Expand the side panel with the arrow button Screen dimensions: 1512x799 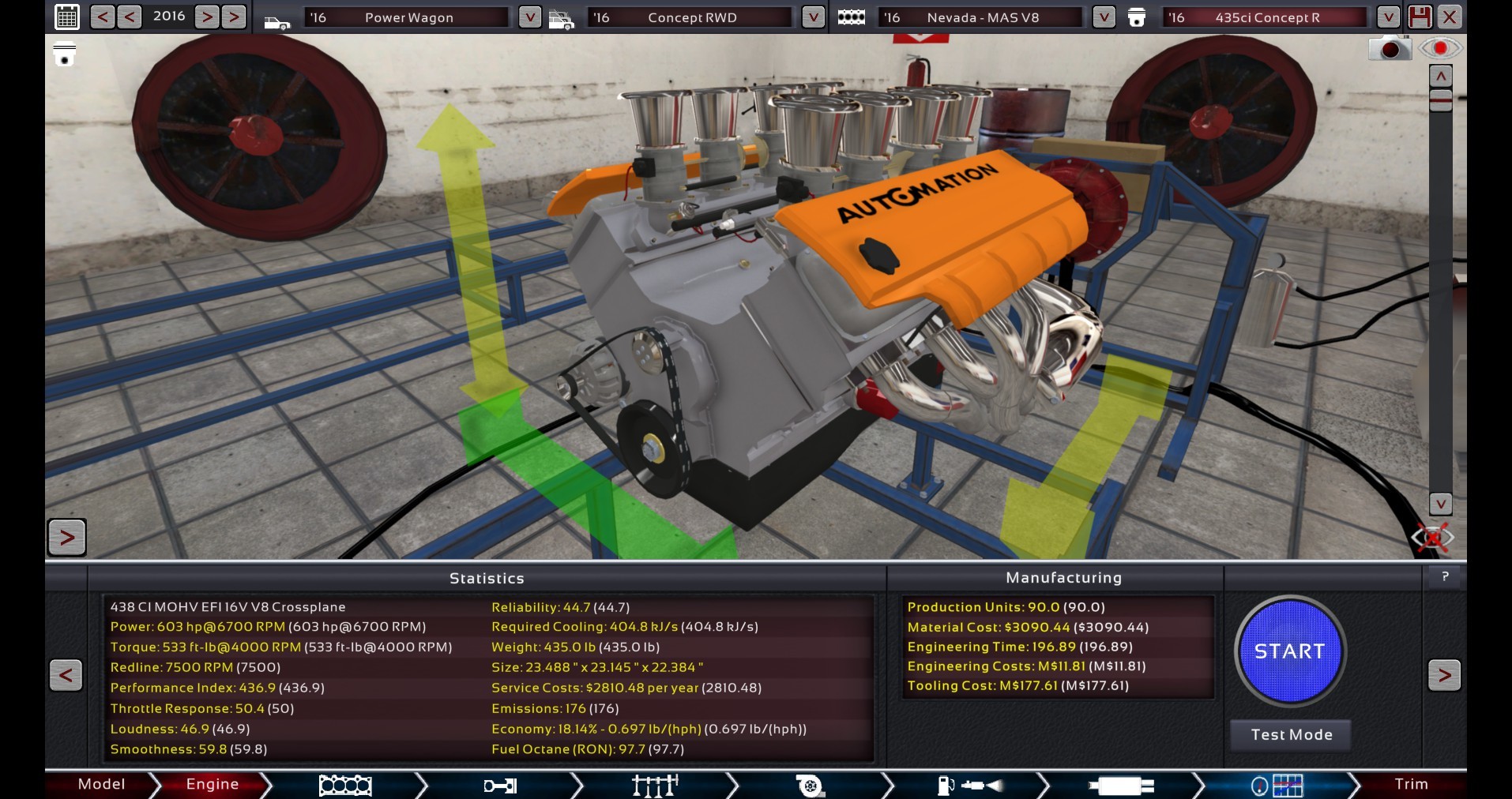click(x=67, y=538)
